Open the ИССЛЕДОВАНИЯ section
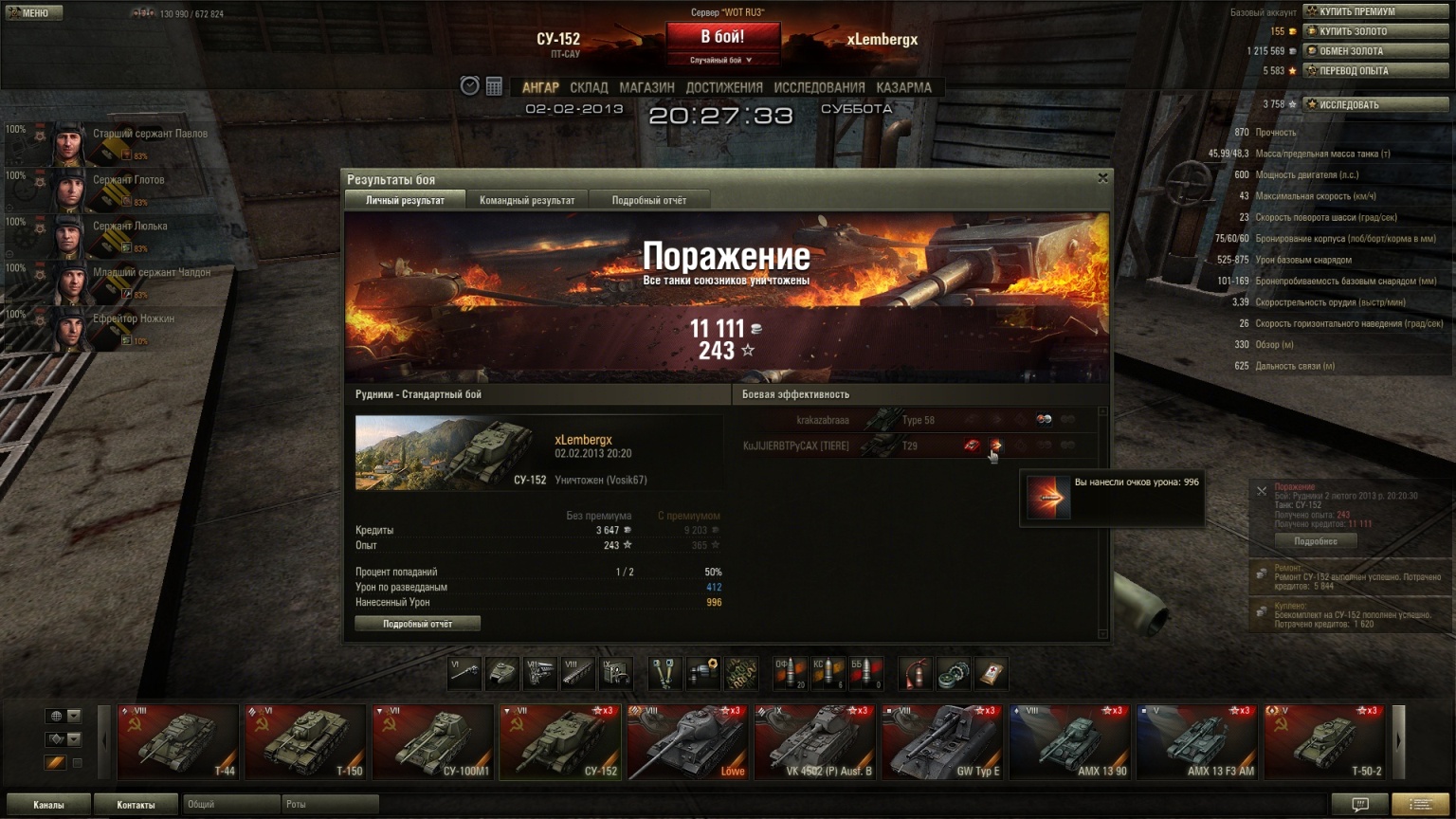The image size is (1456, 819). [x=819, y=87]
